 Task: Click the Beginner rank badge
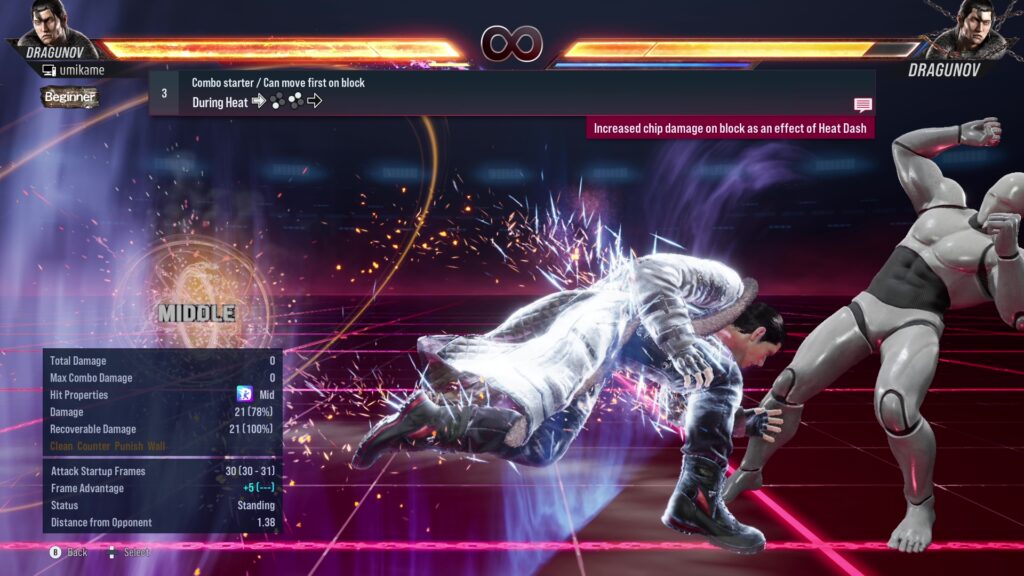[x=69, y=97]
